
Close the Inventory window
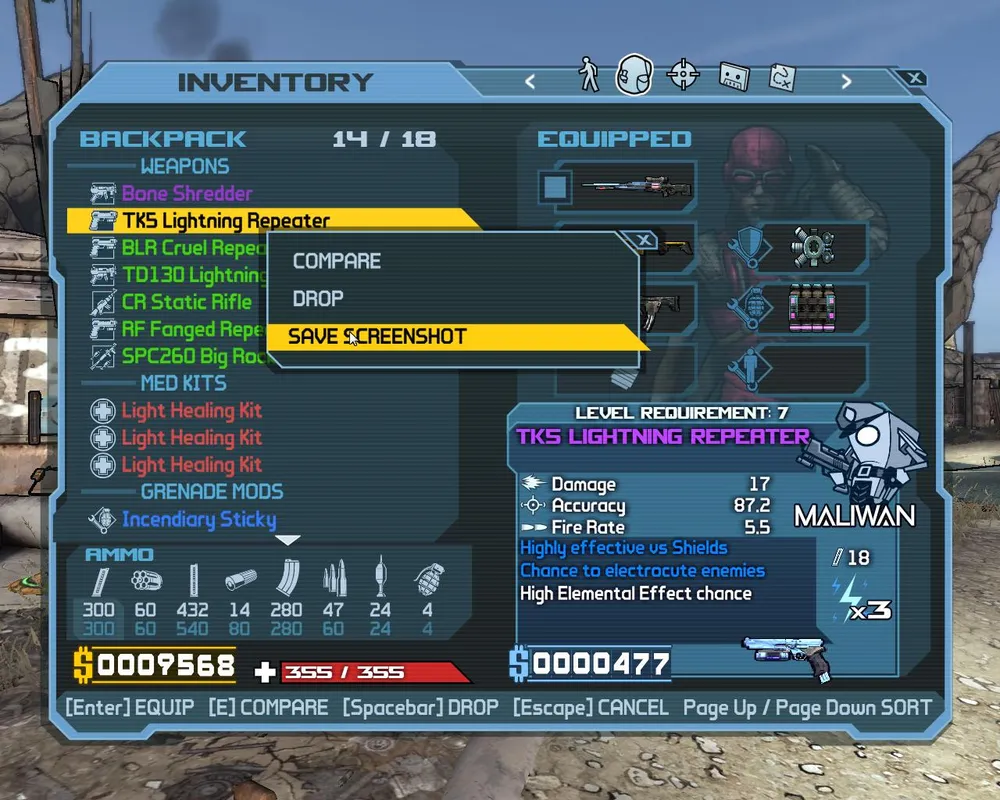pyautogui.click(x=913, y=78)
